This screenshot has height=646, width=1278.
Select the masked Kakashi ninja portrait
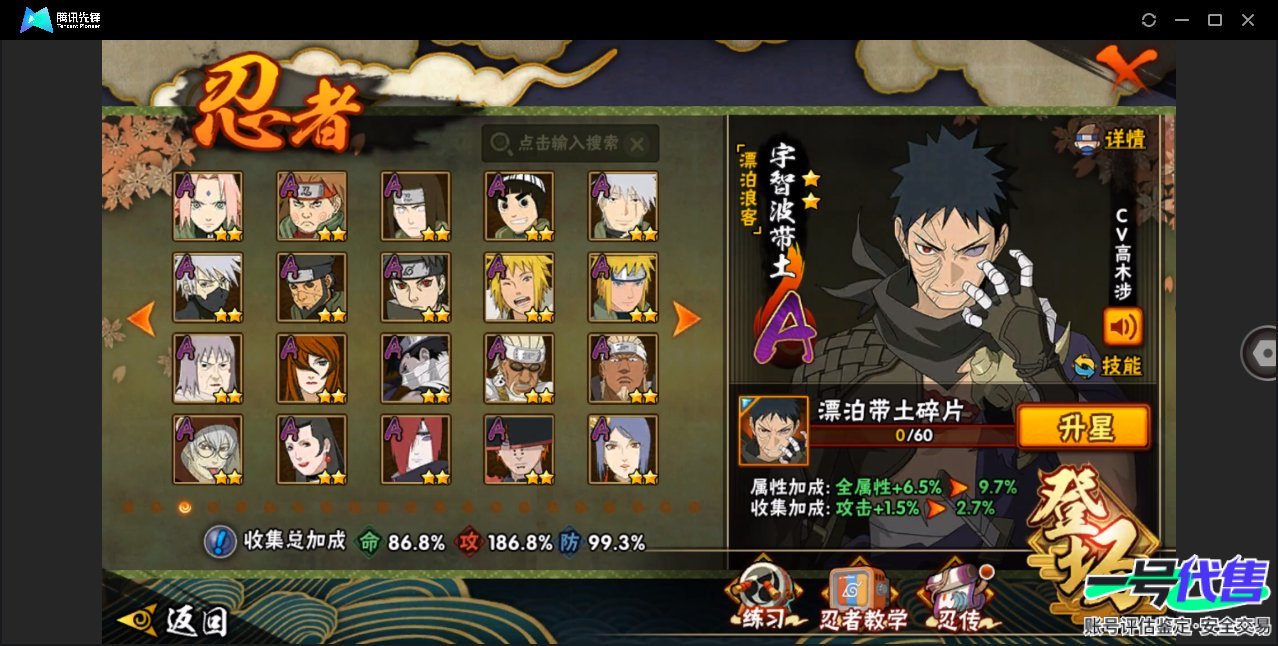(207, 287)
